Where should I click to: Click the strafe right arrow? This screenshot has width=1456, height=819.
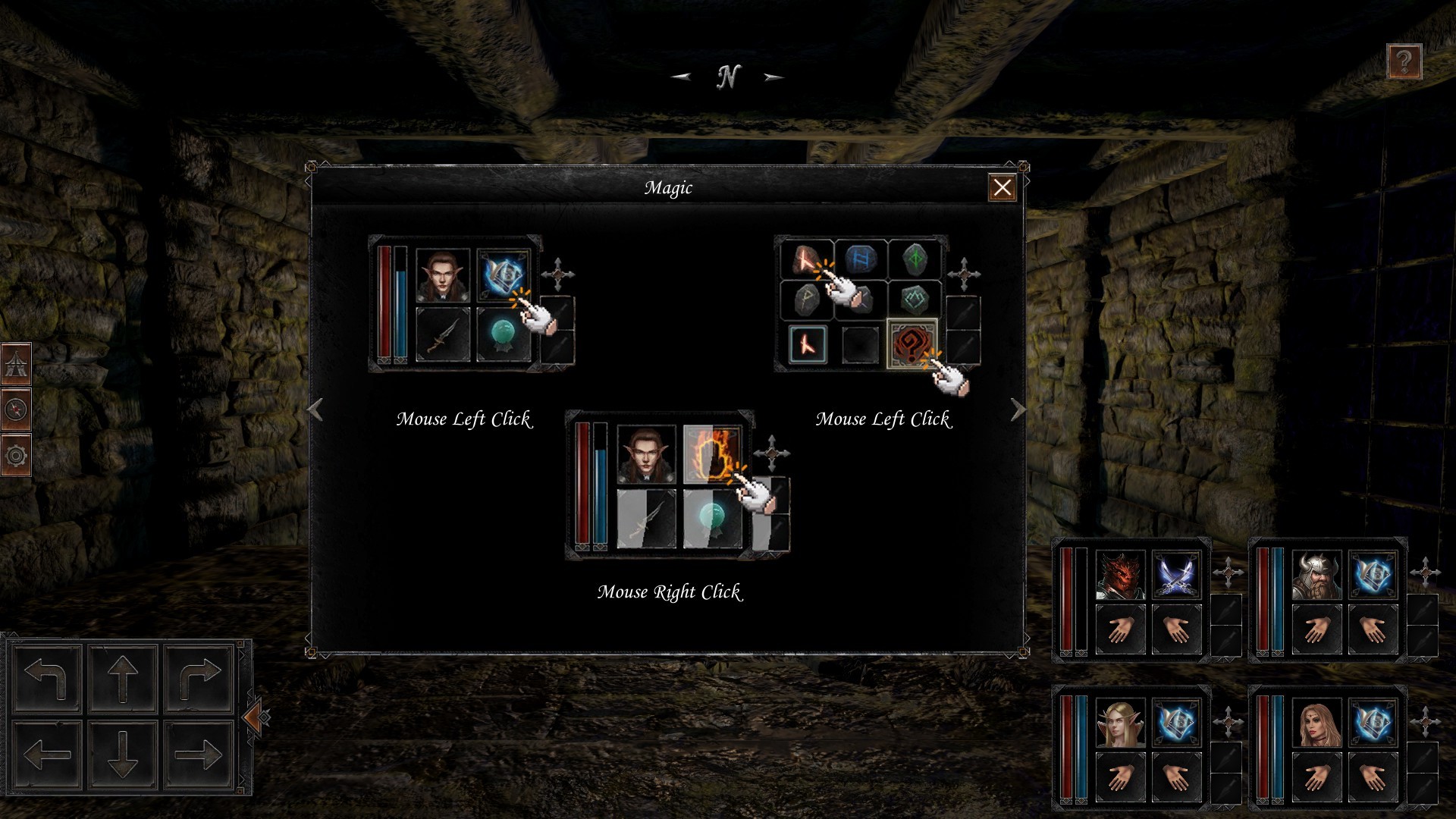point(199,754)
